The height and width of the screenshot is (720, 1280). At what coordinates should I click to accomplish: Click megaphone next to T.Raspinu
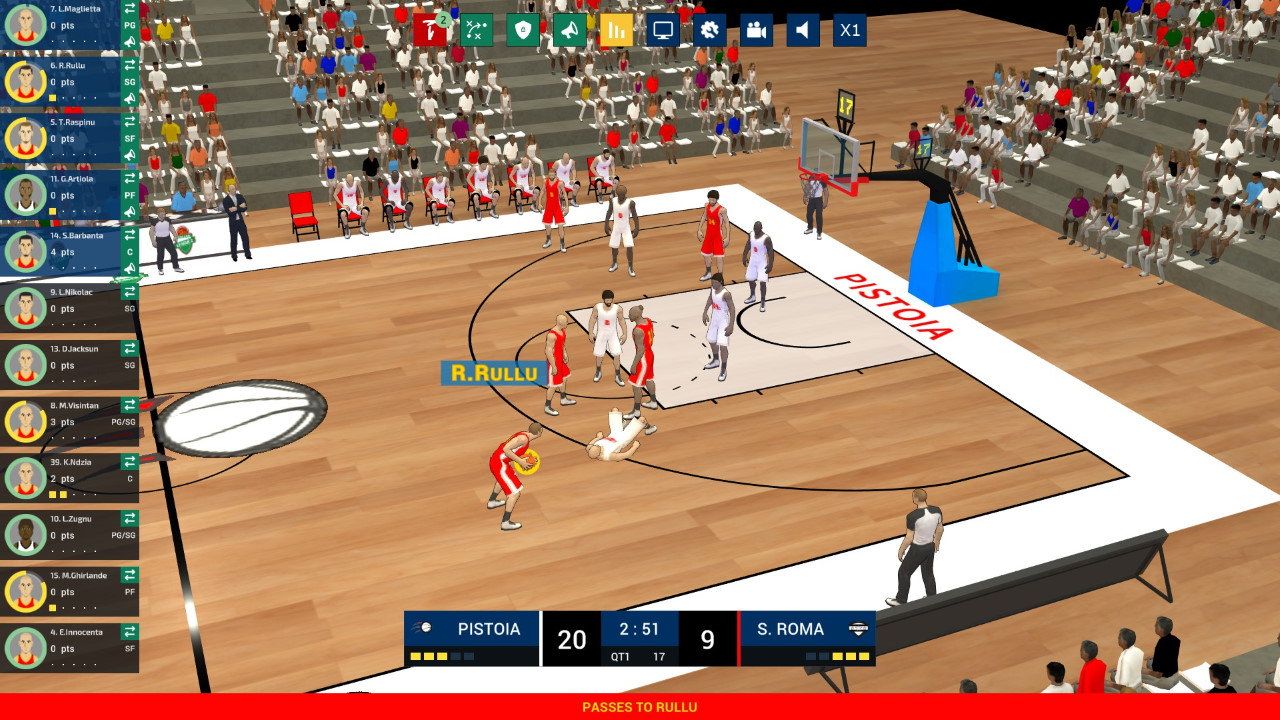point(130,155)
